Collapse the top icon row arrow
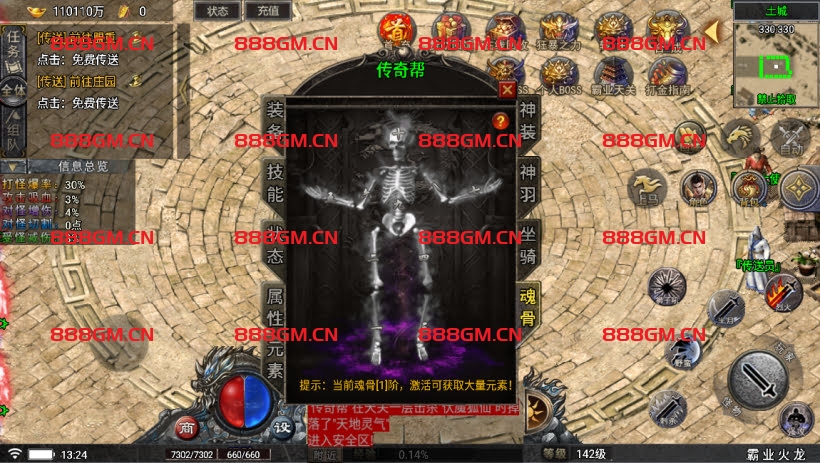The width and height of the screenshot is (820, 463). [711, 32]
